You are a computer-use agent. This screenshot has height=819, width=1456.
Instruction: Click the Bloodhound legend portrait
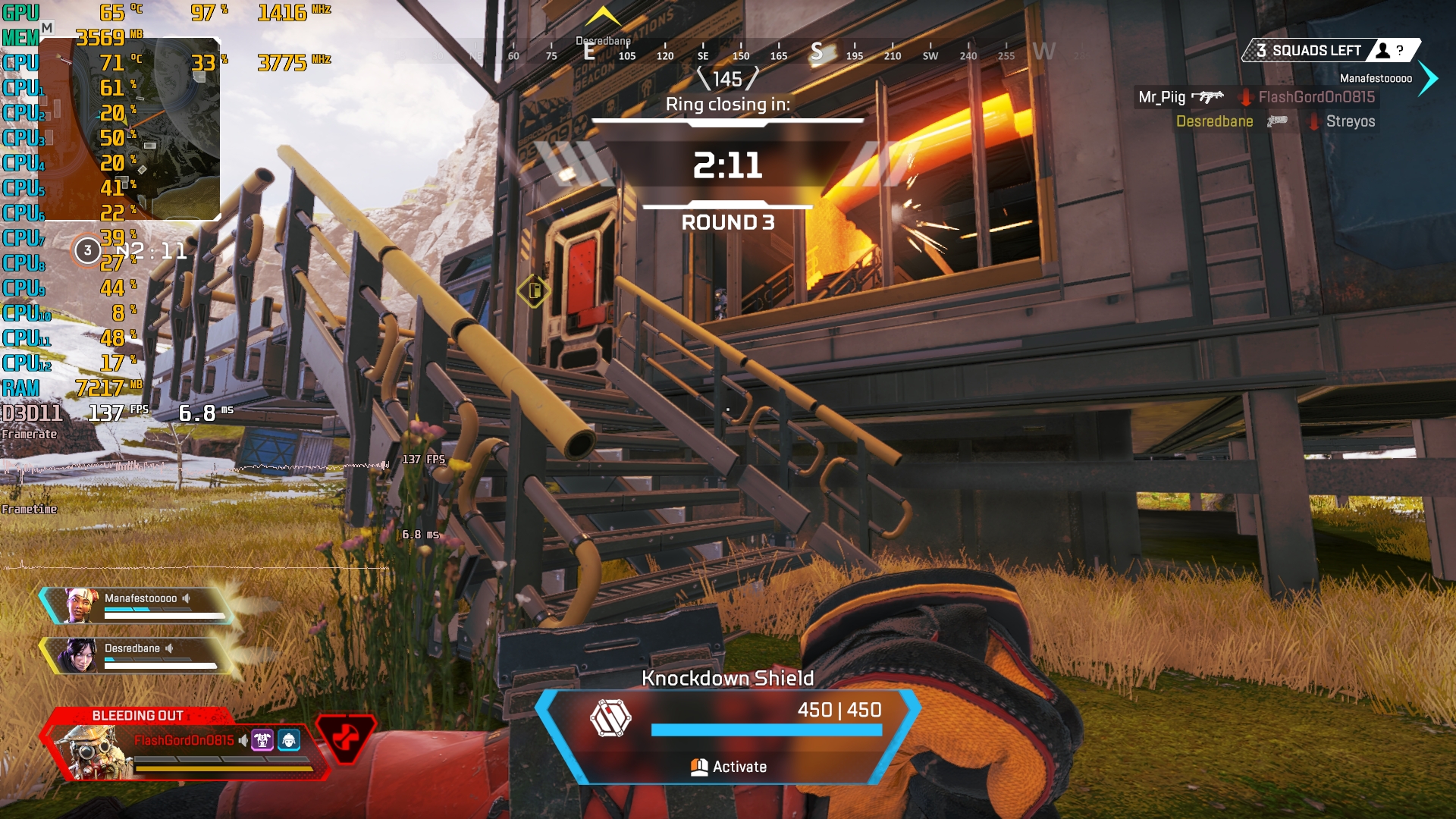[x=91, y=752]
